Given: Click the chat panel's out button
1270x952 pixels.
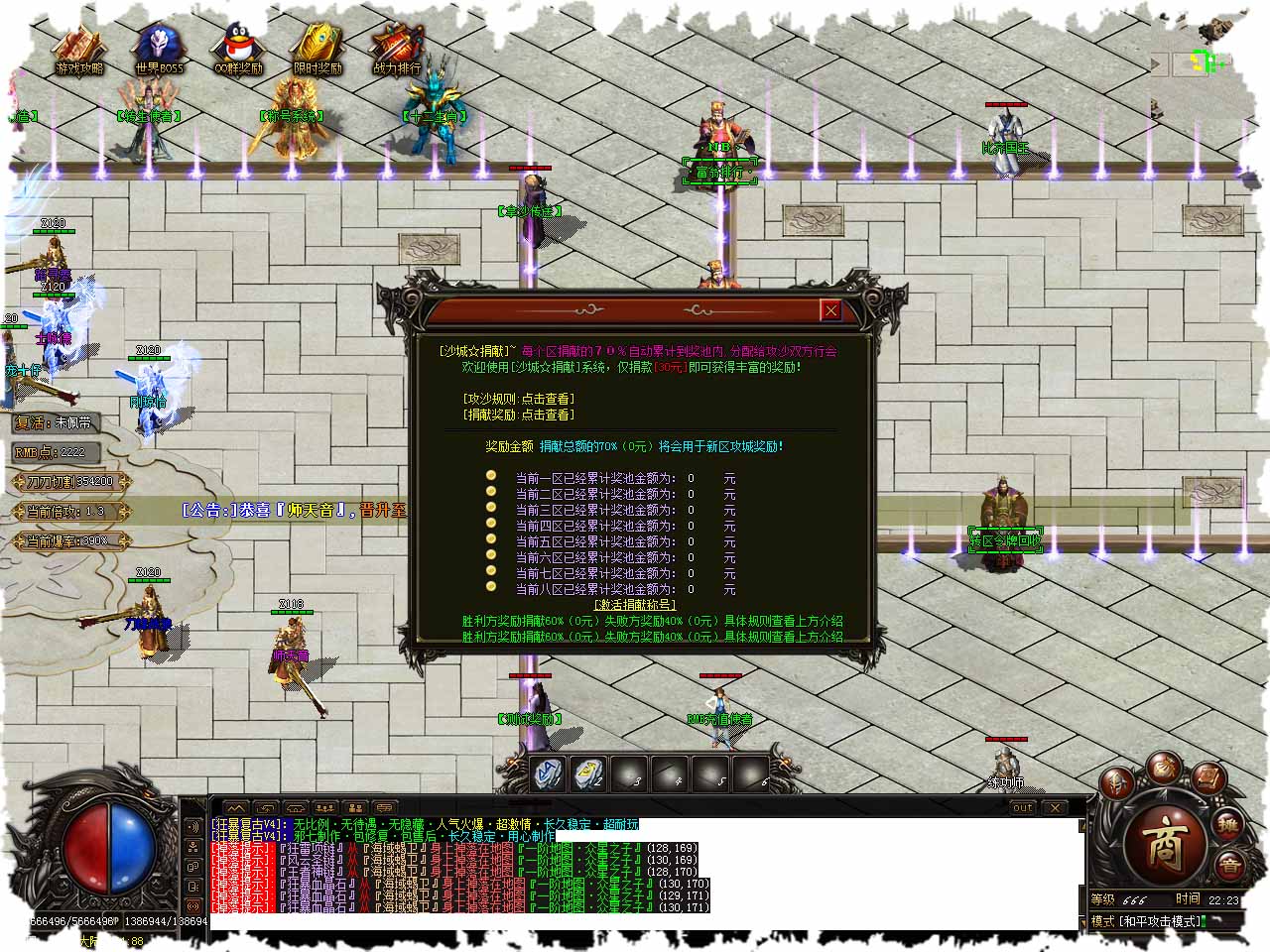Looking at the screenshot, I should coord(1022,807).
